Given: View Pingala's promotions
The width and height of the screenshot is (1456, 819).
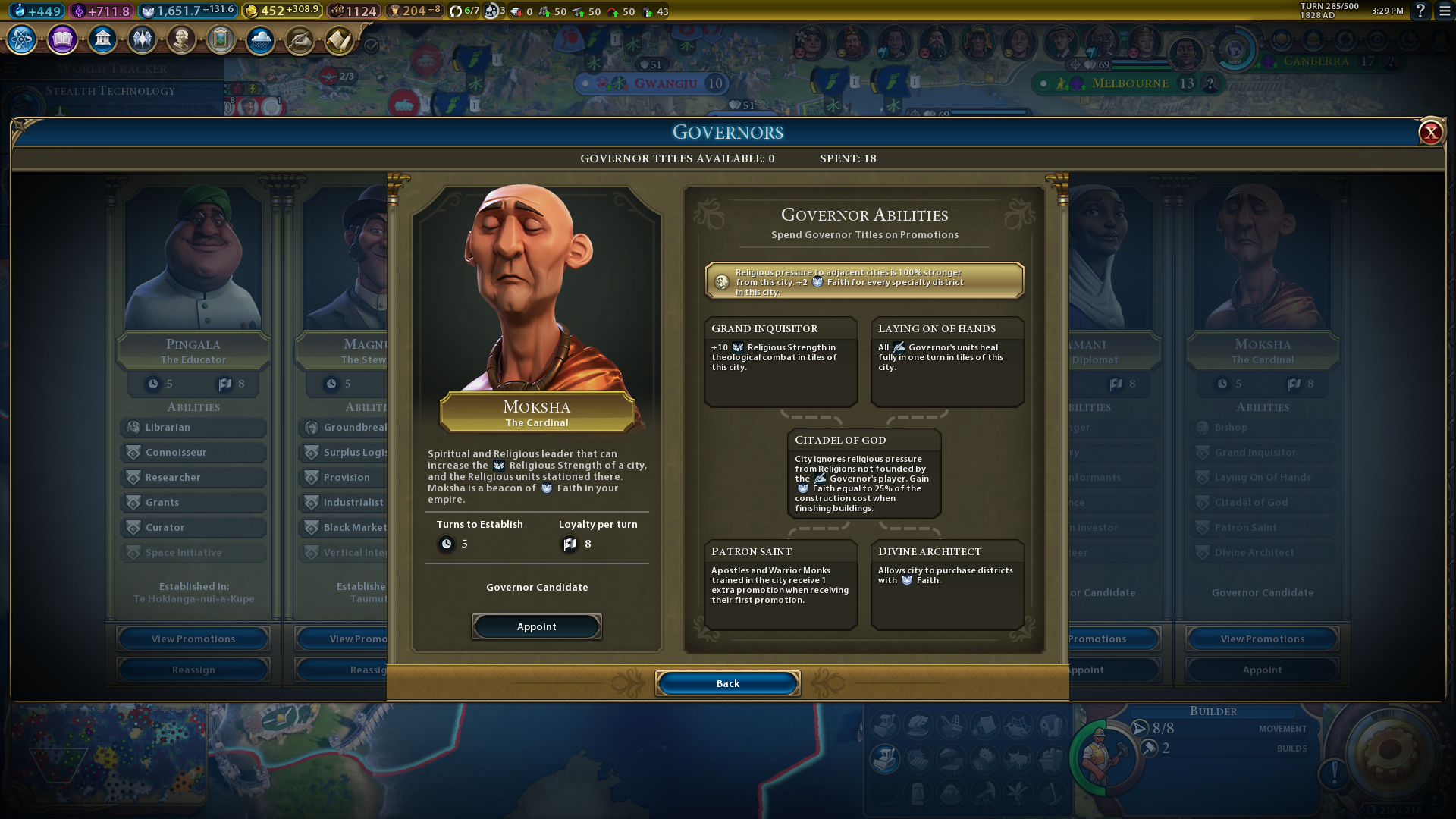Looking at the screenshot, I should click(193, 639).
